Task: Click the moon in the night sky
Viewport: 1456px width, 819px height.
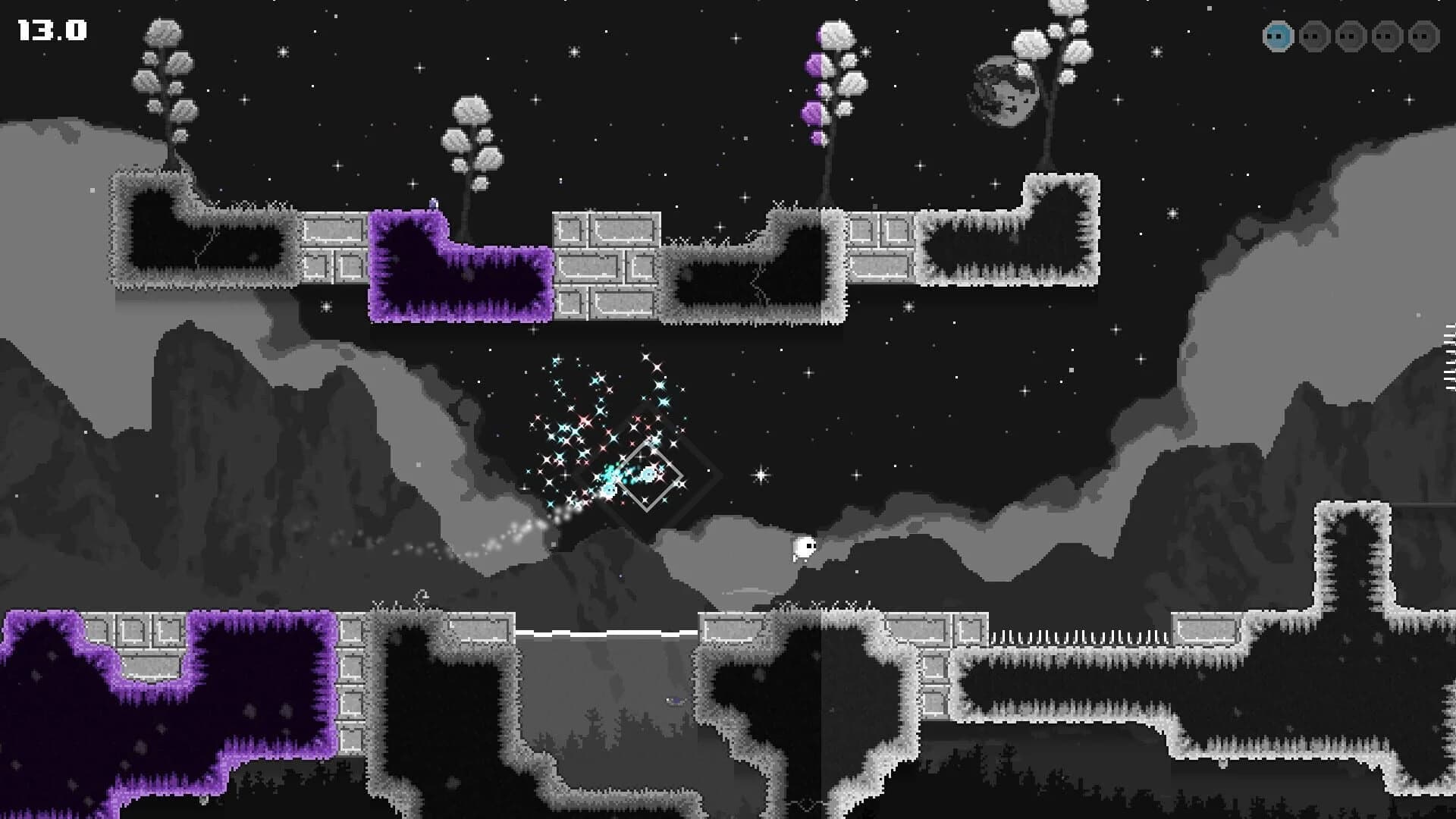Action: pos(1003,91)
